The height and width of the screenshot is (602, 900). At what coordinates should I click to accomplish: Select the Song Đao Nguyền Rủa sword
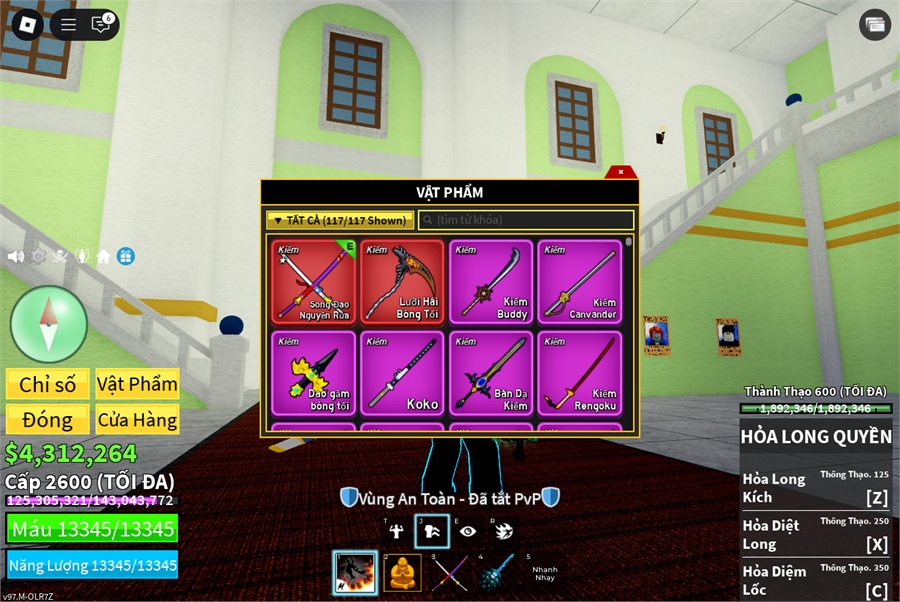[x=315, y=281]
